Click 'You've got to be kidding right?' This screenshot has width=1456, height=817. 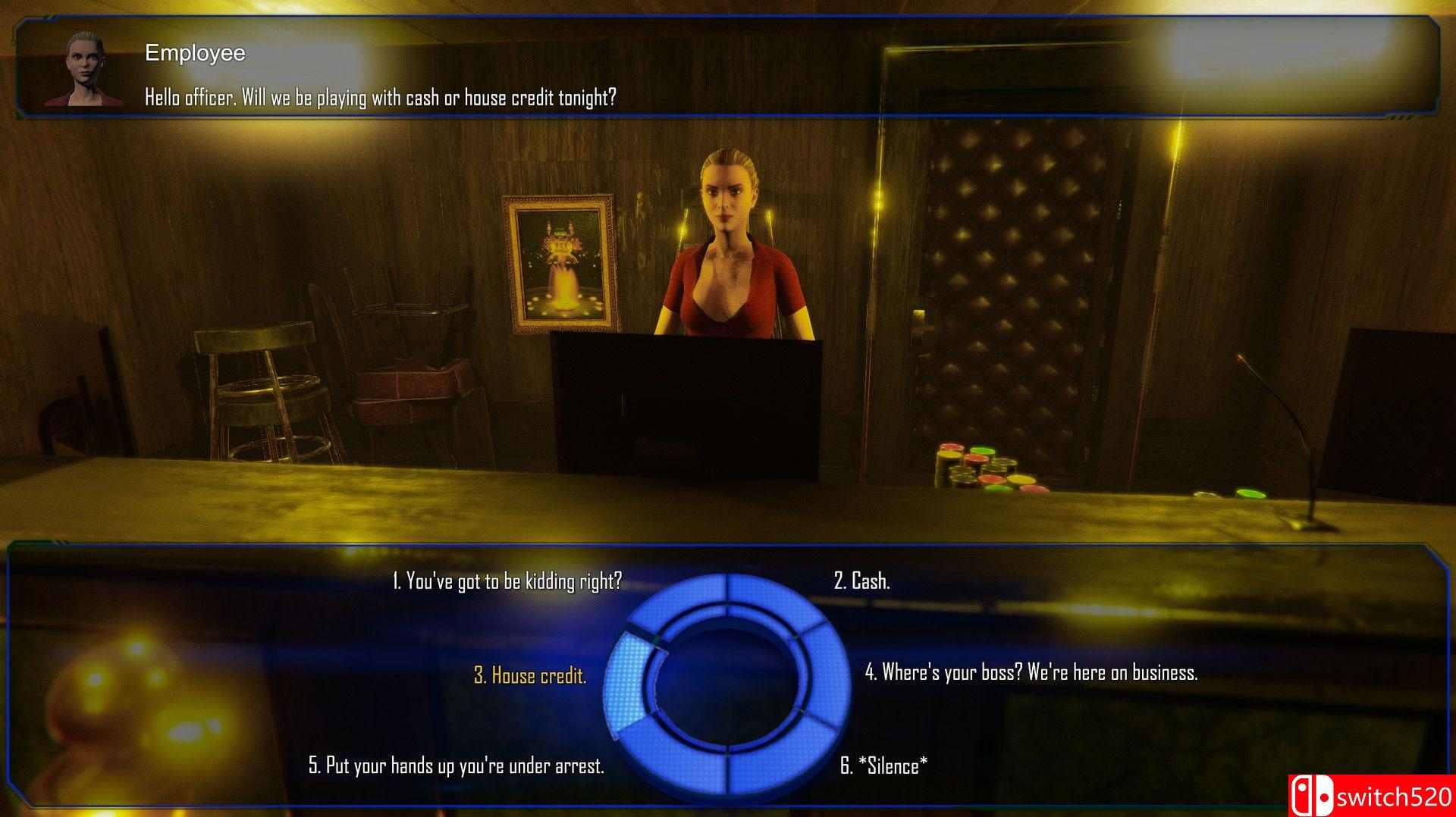click(x=507, y=582)
